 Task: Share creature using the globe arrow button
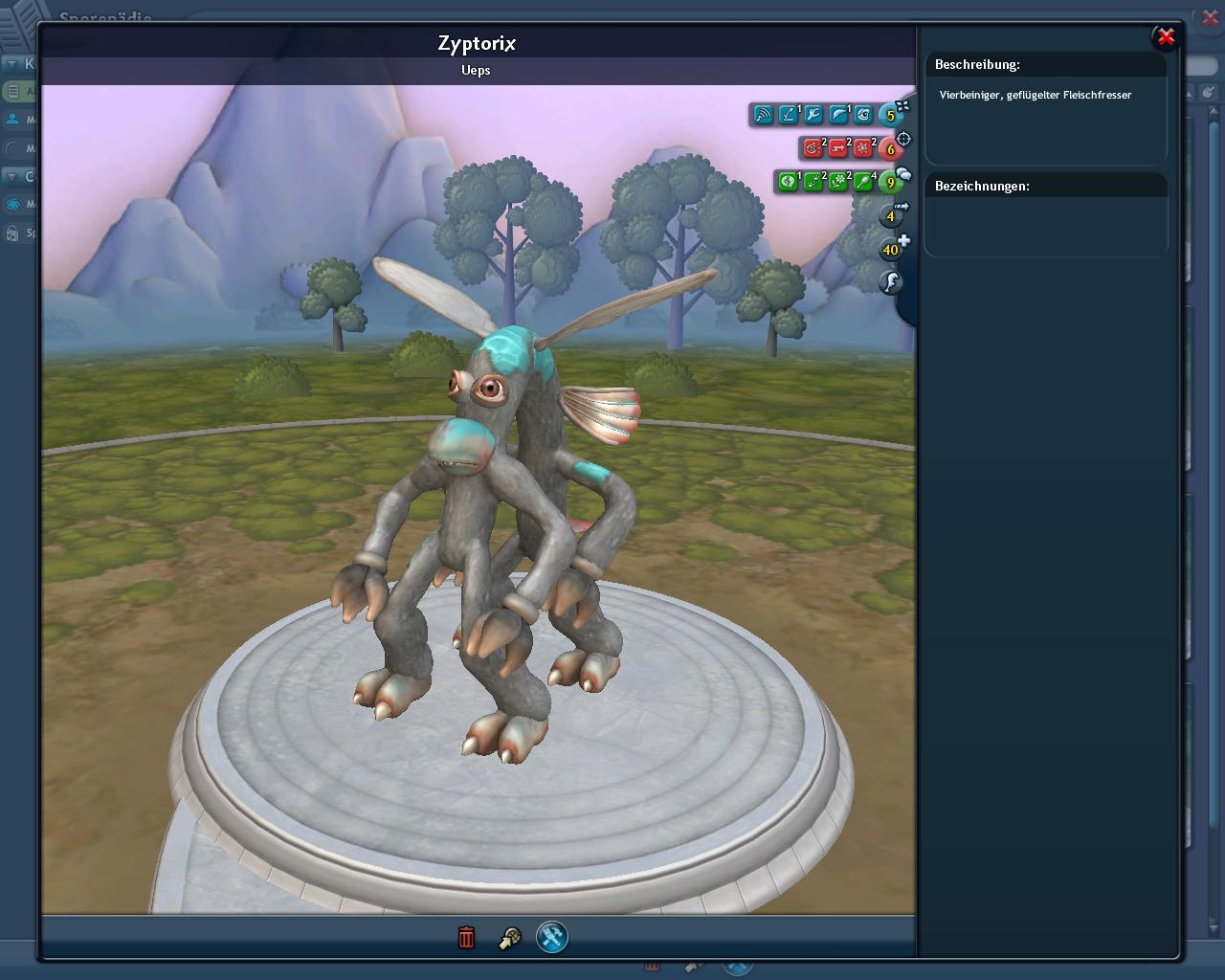coord(509,938)
